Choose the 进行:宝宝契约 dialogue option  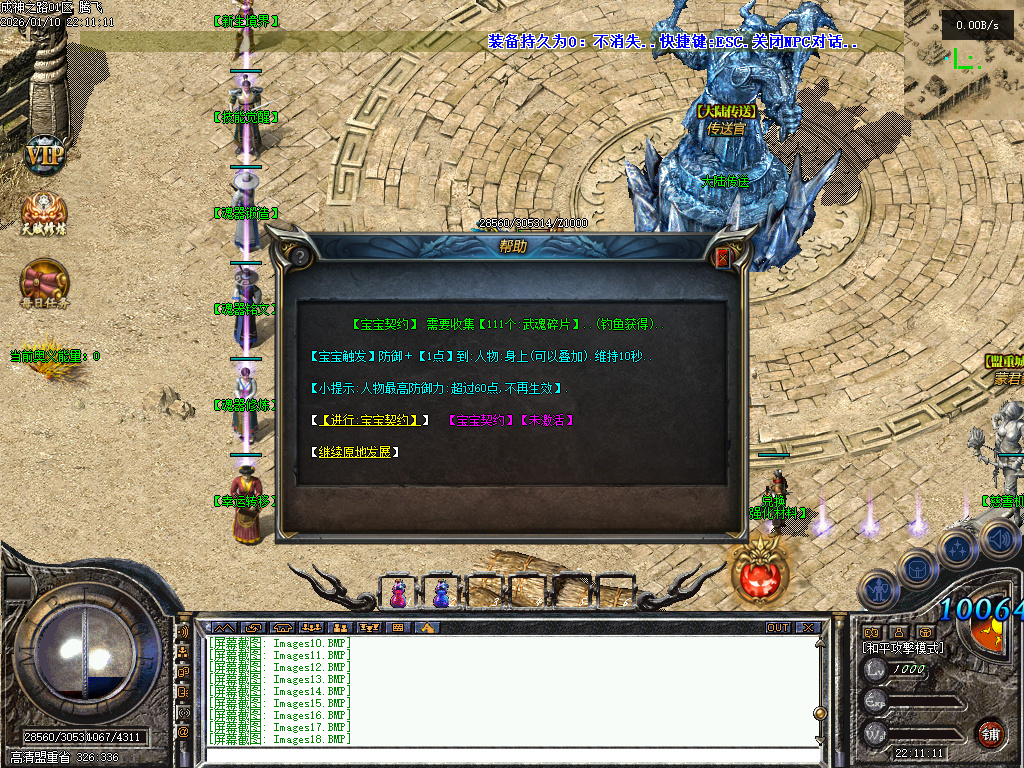pos(368,420)
